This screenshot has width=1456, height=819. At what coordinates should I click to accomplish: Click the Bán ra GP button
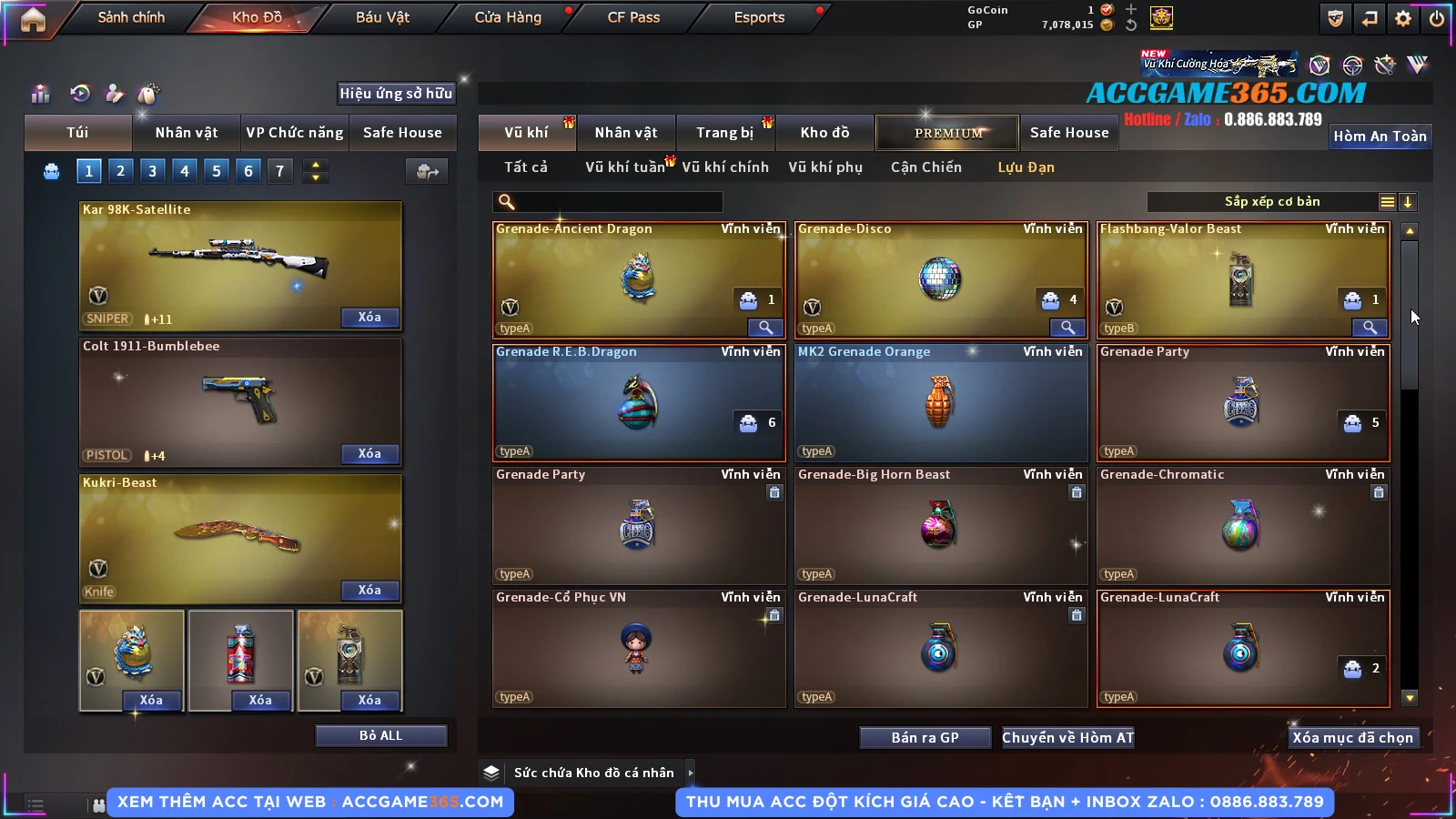point(925,738)
